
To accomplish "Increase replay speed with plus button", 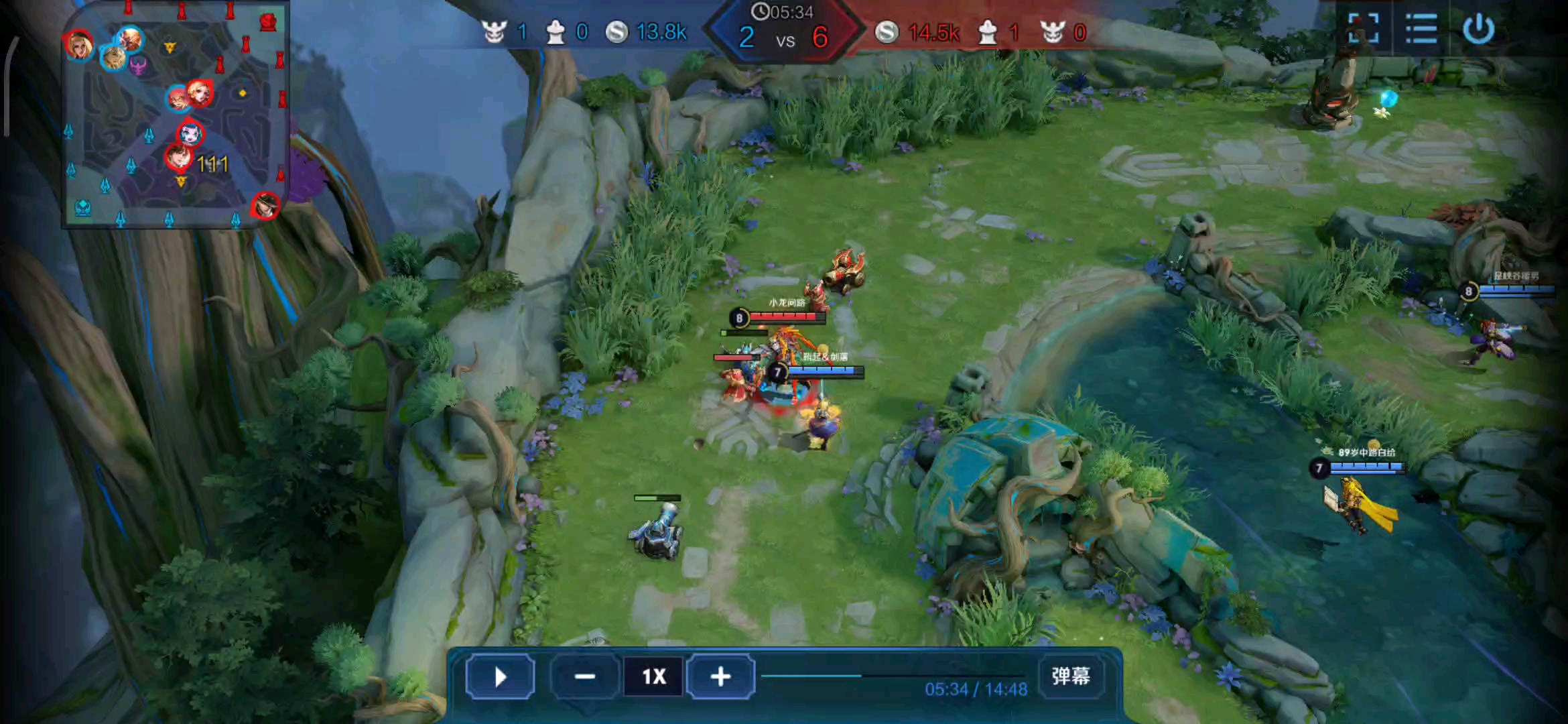I will tap(720, 677).
